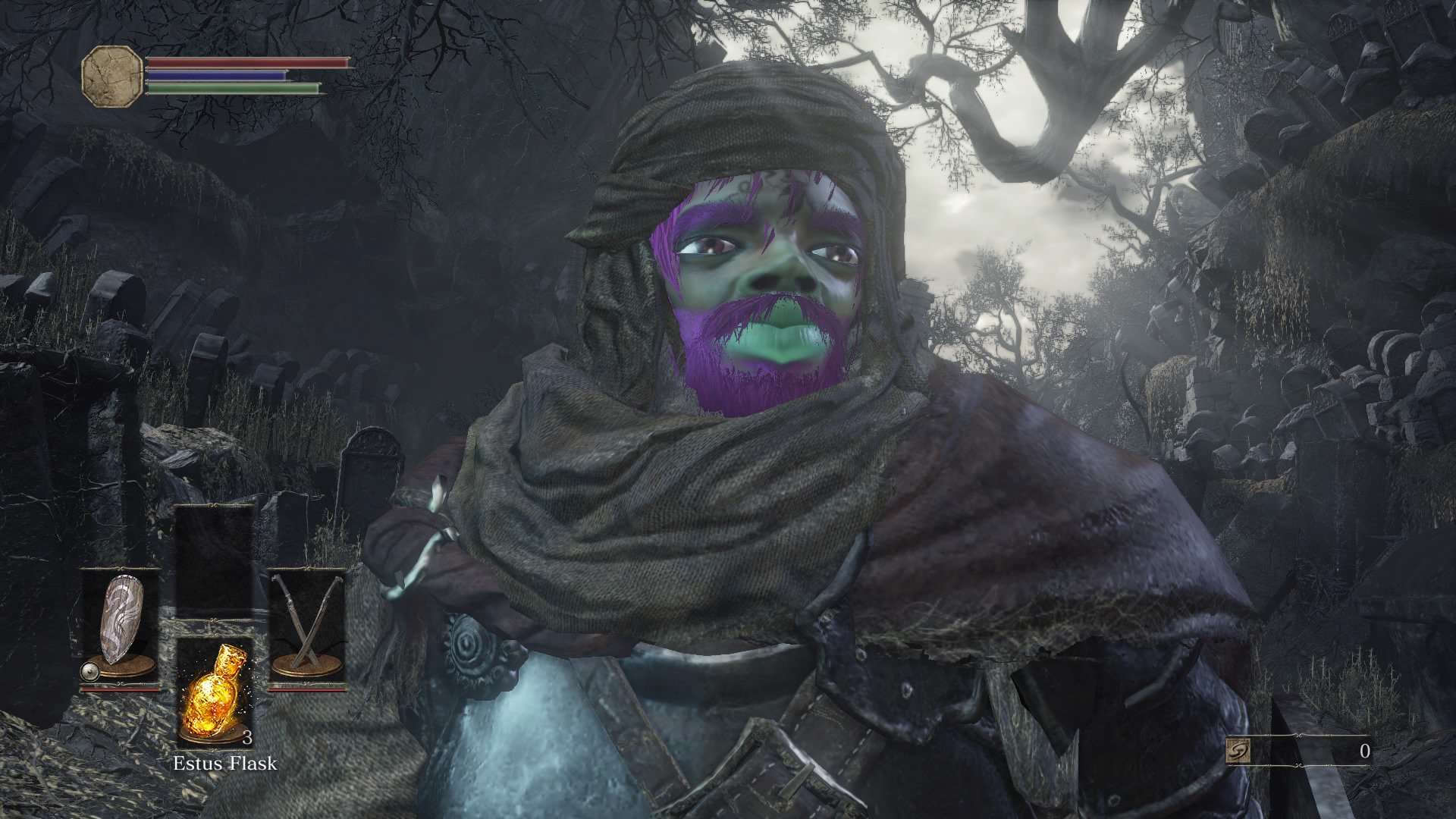This screenshot has width=1456, height=819.
Task: Click the blue FP bar below the health bar
Action: [215, 76]
